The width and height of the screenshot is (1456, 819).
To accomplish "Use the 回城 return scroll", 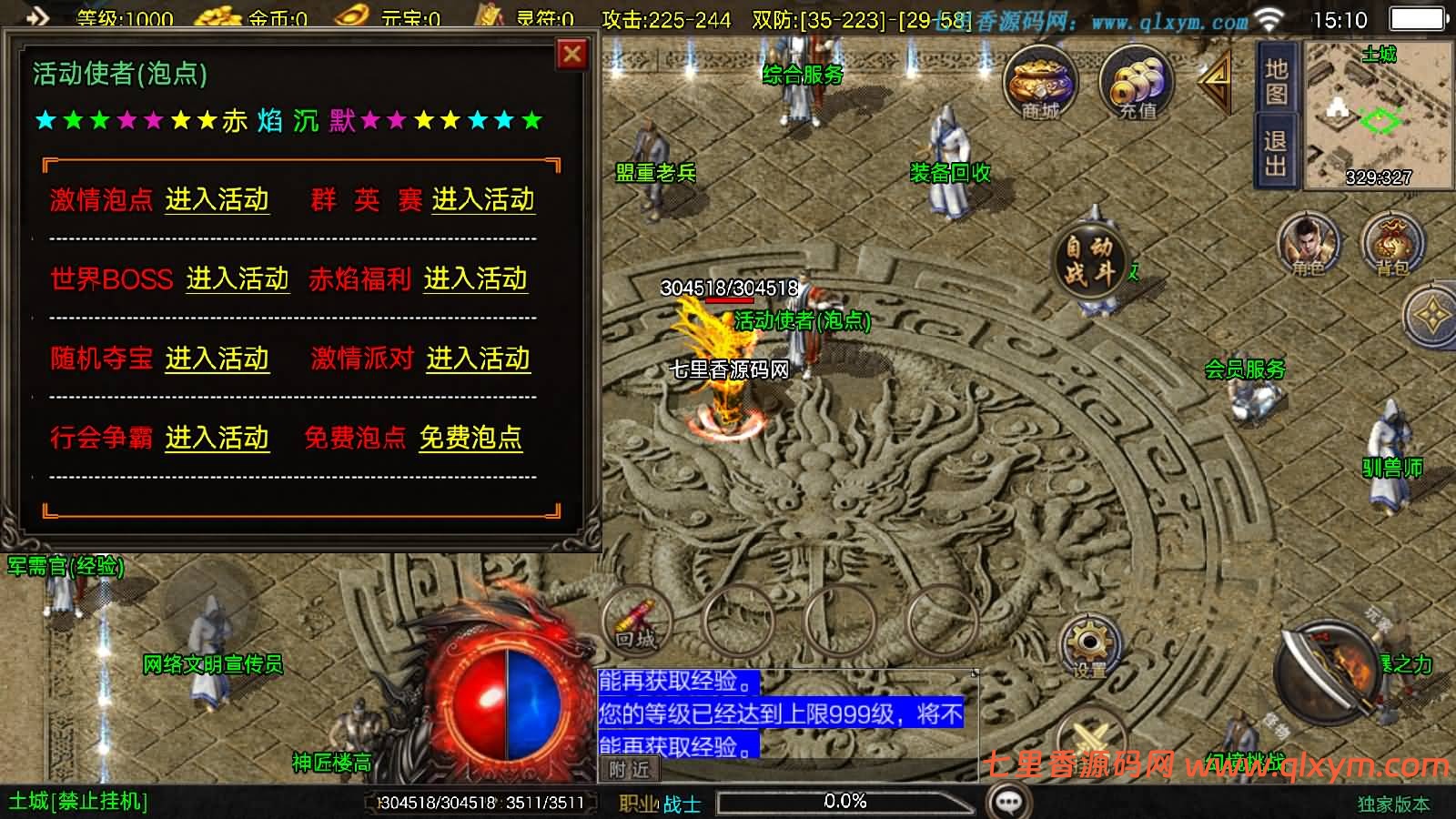I will pyautogui.click(x=636, y=622).
